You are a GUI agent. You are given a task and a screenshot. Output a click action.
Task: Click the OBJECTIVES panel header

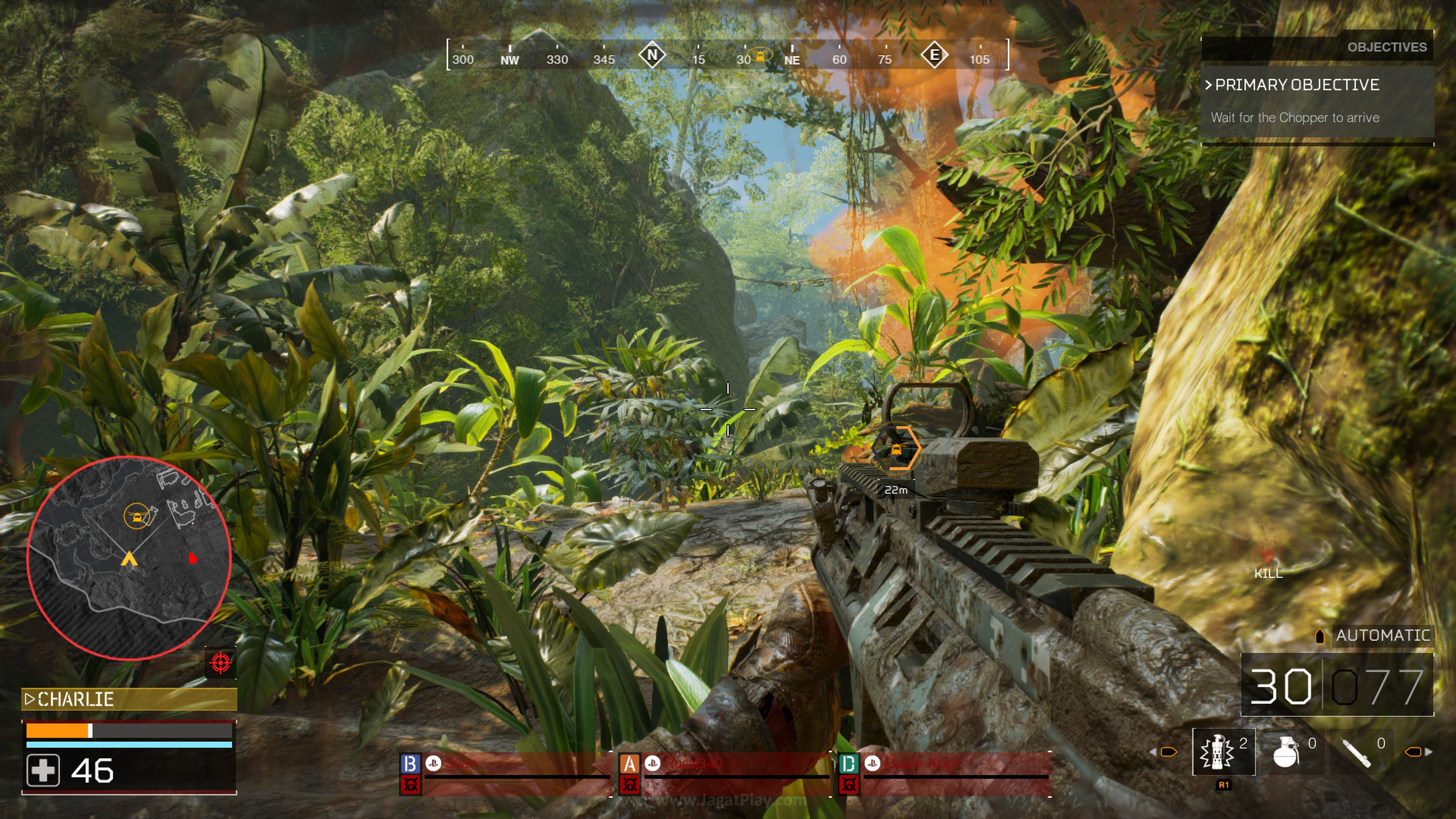pos(1387,47)
